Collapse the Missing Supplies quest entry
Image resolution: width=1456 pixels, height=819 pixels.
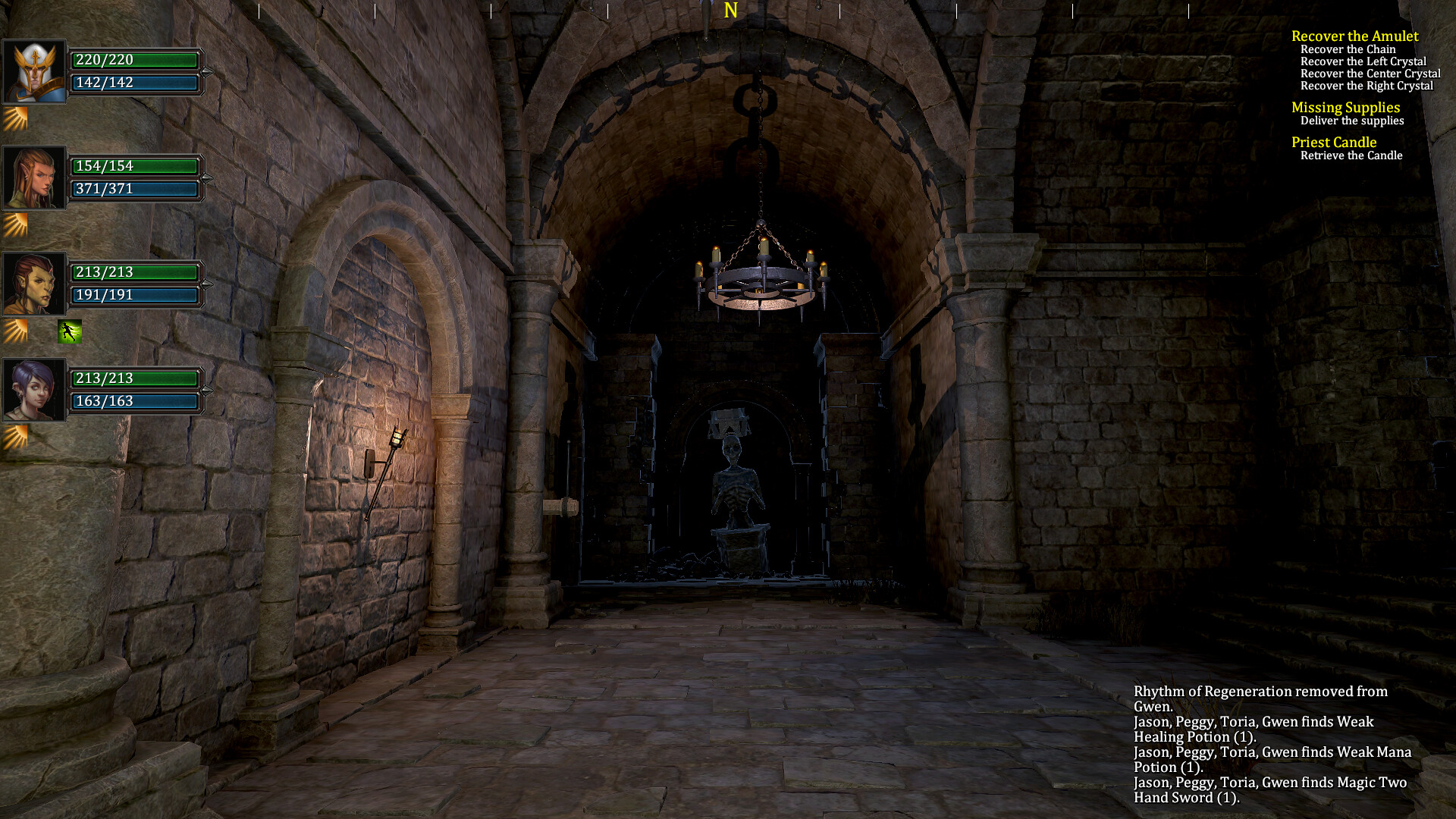coord(1345,108)
